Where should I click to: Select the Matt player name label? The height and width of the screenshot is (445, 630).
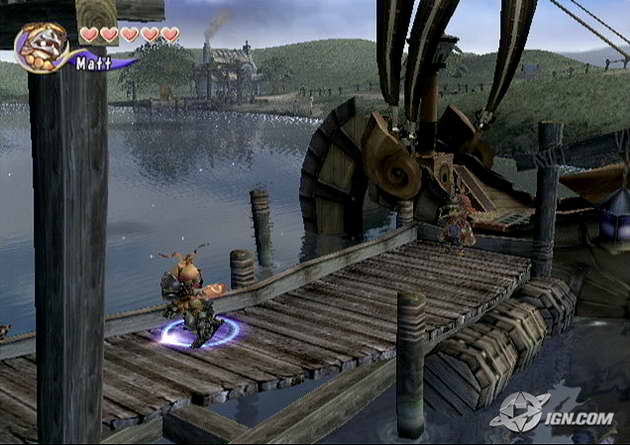point(93,63)
